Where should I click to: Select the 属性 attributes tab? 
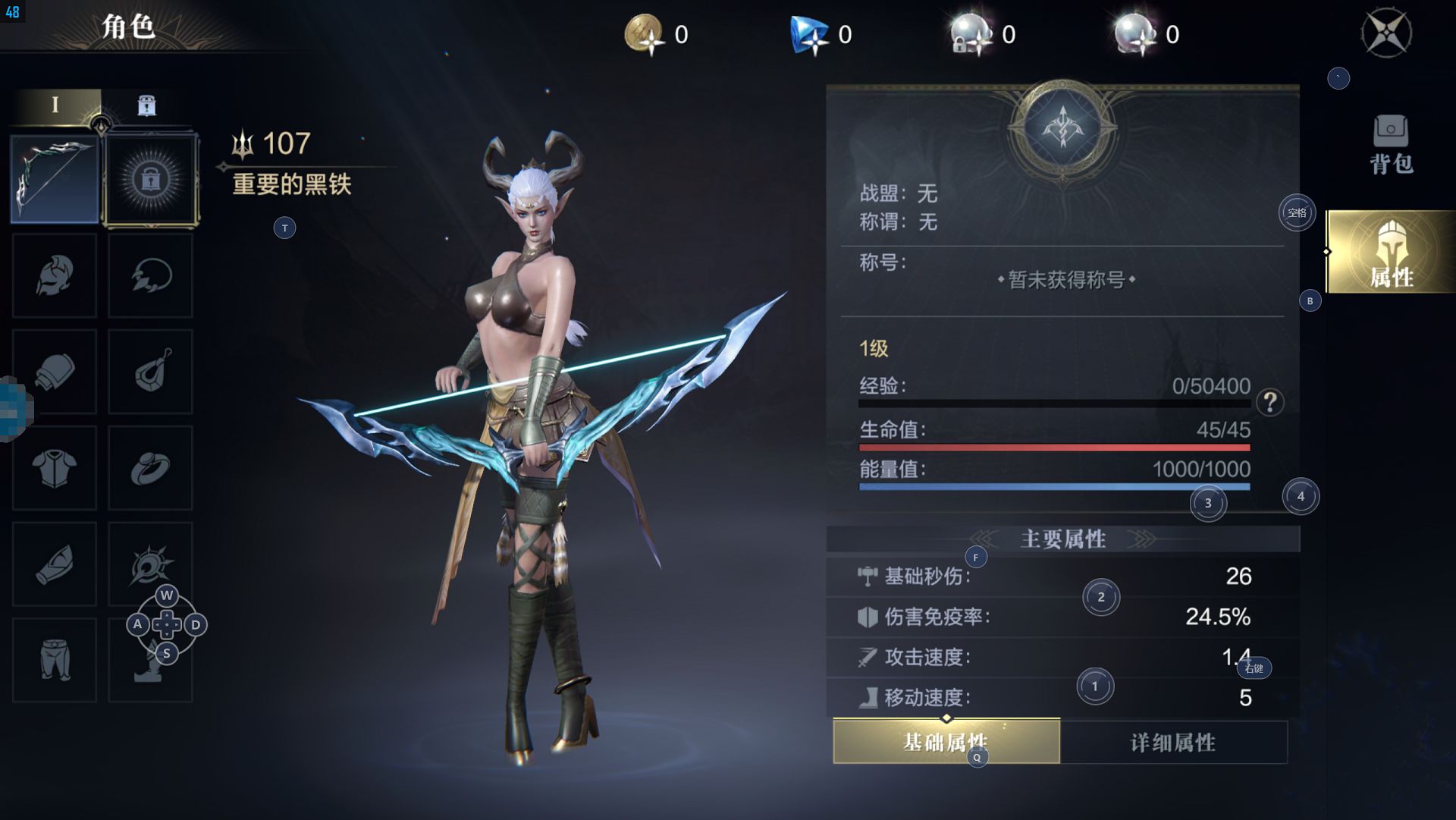click(1391, 253)
